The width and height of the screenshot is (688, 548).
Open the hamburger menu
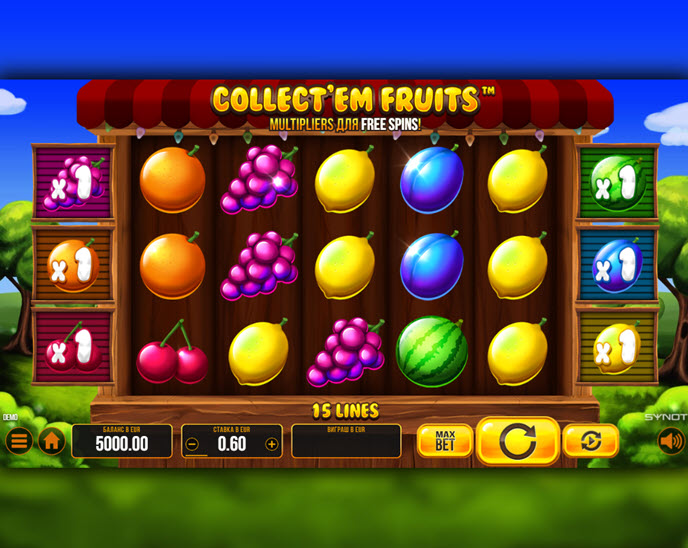click(19, 441)
